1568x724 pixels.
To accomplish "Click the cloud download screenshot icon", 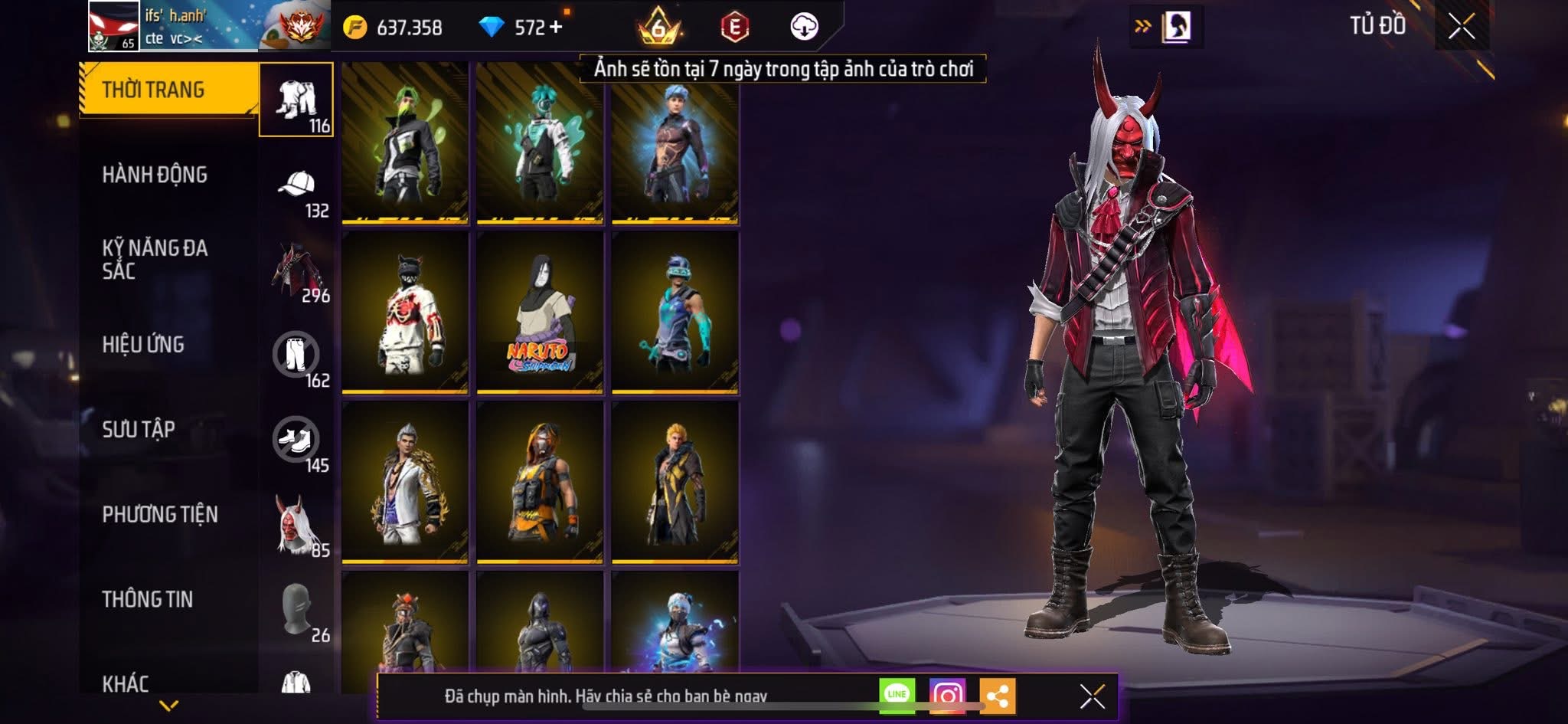I will (x=802, y=26).
